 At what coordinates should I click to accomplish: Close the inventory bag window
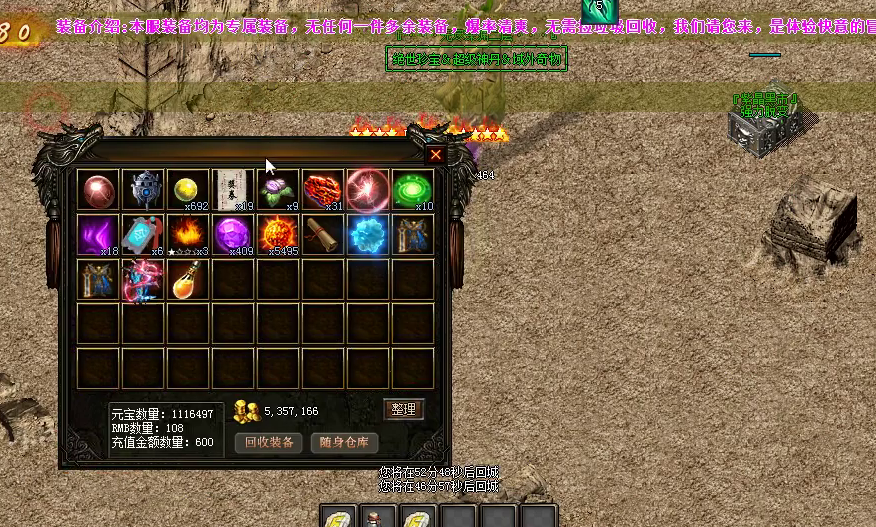click(x=436, y=154)
